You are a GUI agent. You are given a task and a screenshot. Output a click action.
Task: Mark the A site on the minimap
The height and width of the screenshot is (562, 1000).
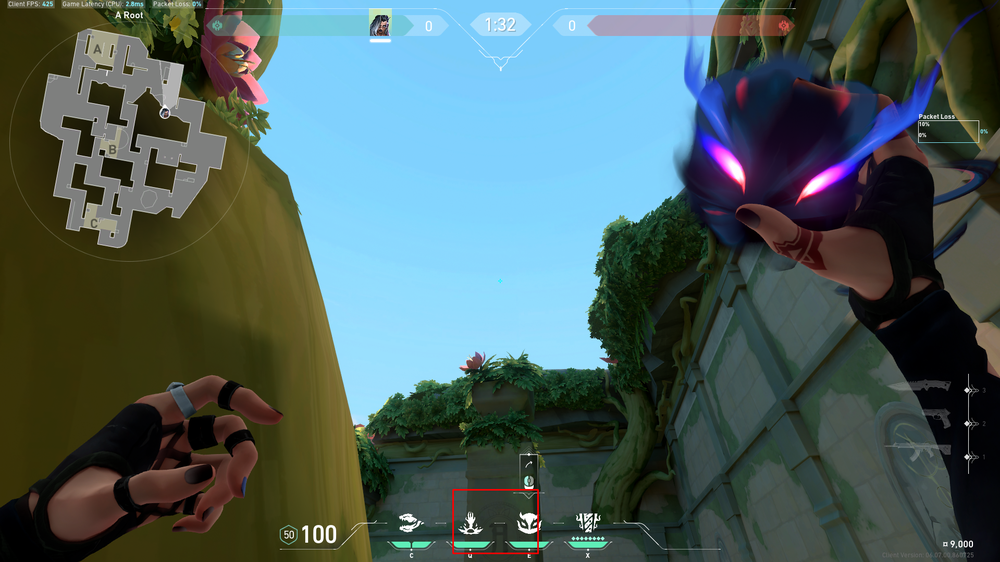point(97,48)
